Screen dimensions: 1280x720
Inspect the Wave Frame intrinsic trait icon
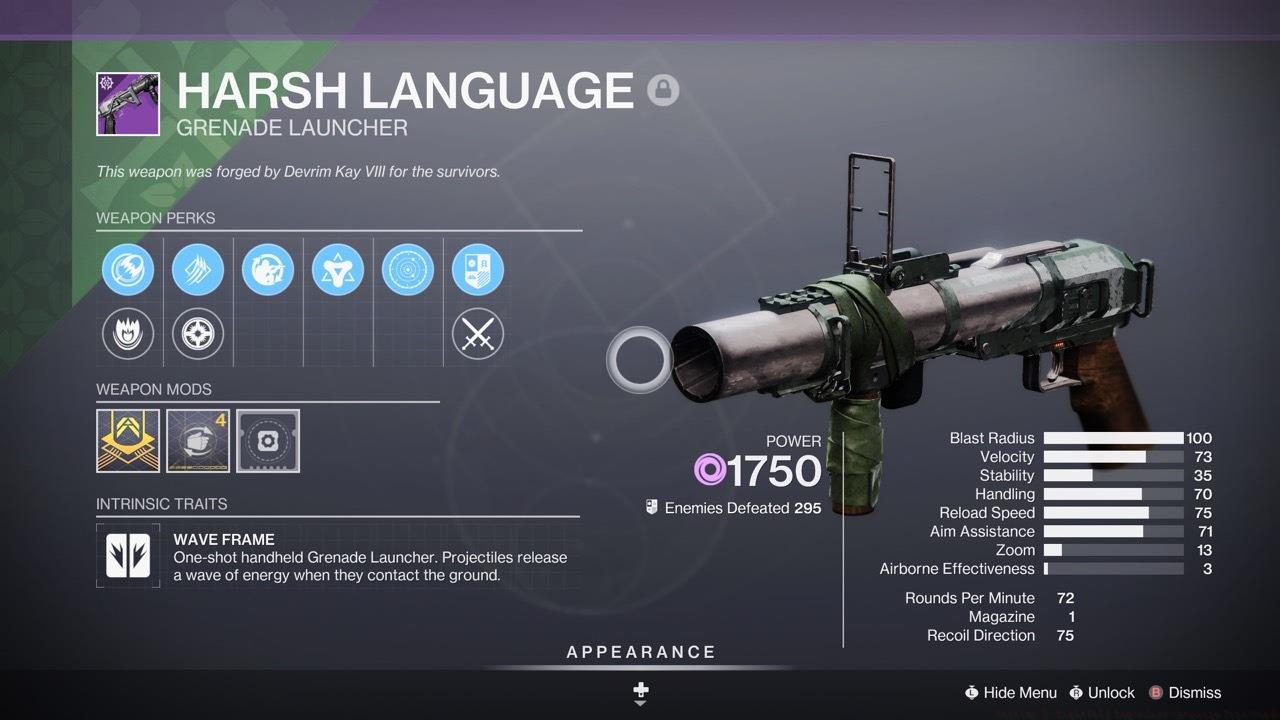[x=128, y=556]
